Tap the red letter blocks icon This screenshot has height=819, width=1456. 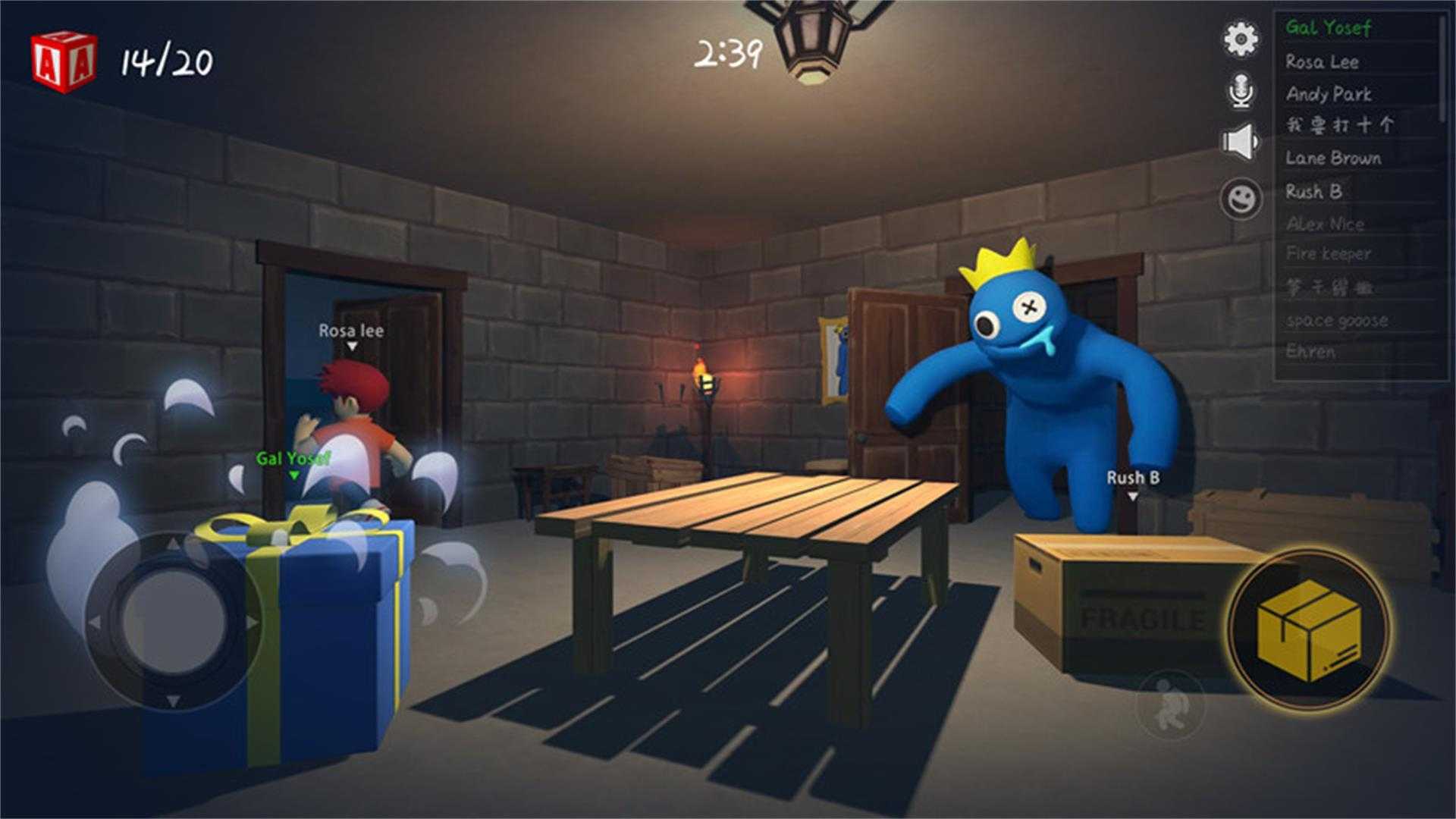coord(64,62)
